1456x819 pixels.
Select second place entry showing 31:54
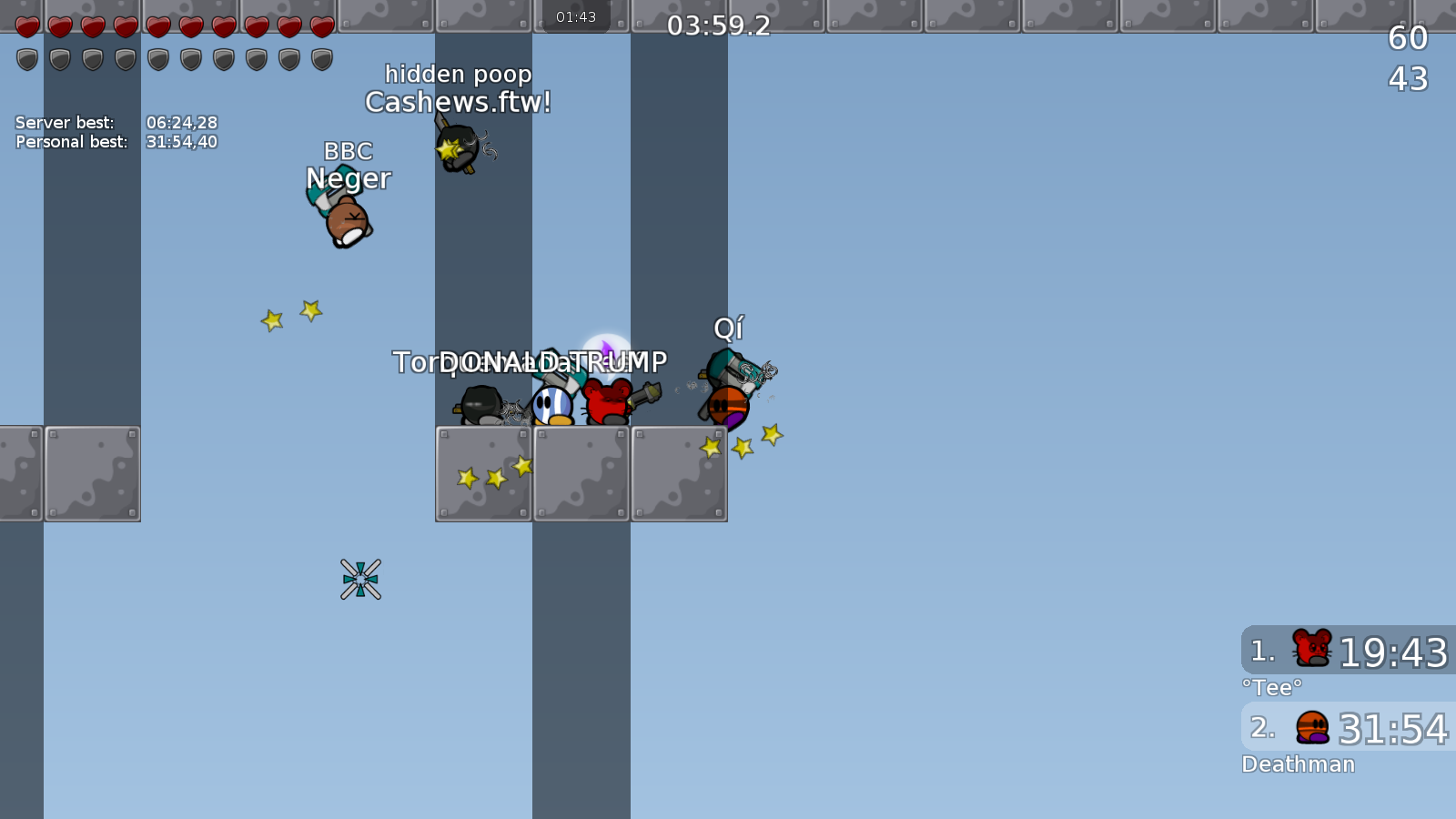click(1345, 727)
